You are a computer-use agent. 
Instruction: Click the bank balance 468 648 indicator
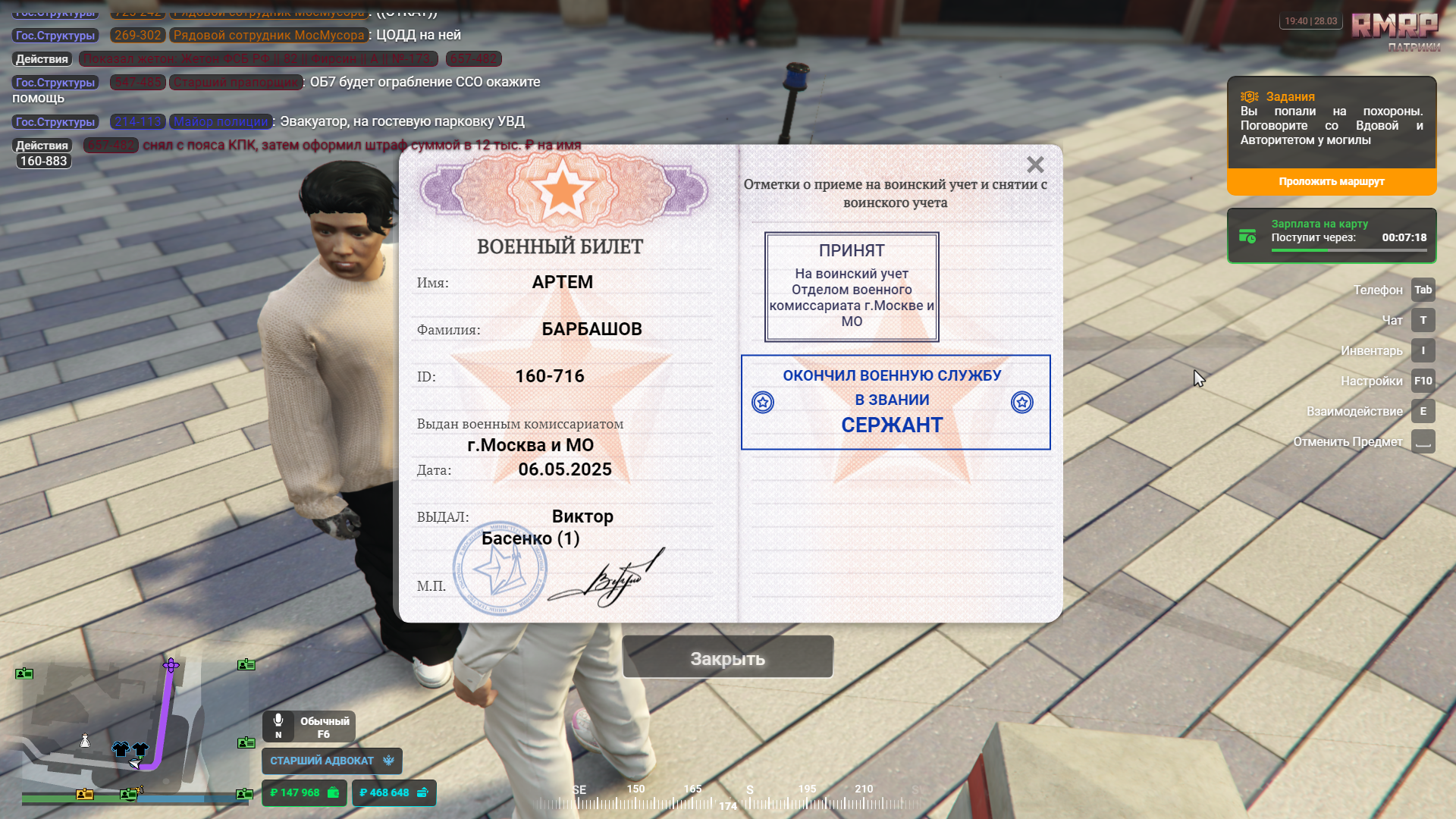click(x=394, y=792)
